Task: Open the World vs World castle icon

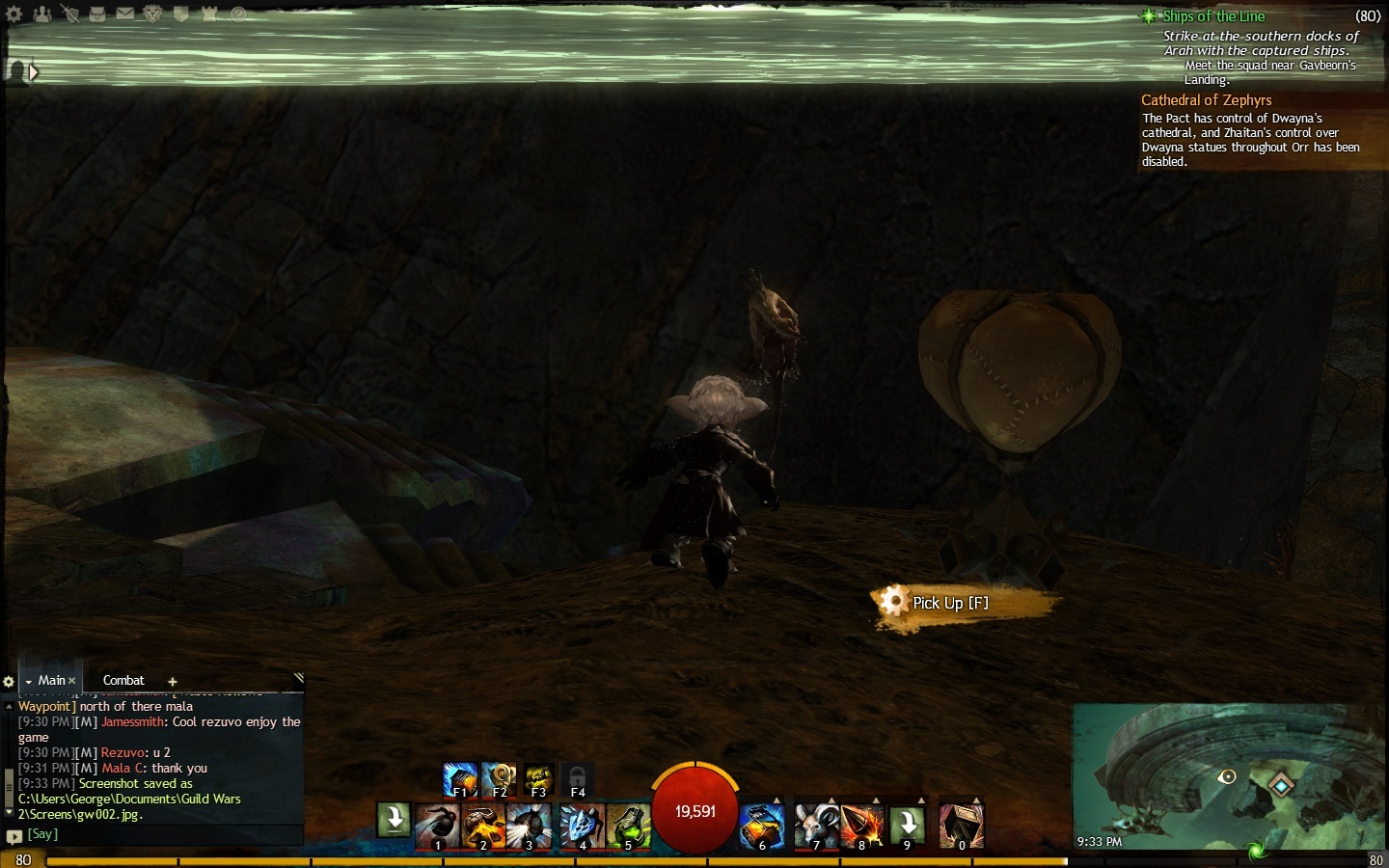Action: tap(210, 14)
